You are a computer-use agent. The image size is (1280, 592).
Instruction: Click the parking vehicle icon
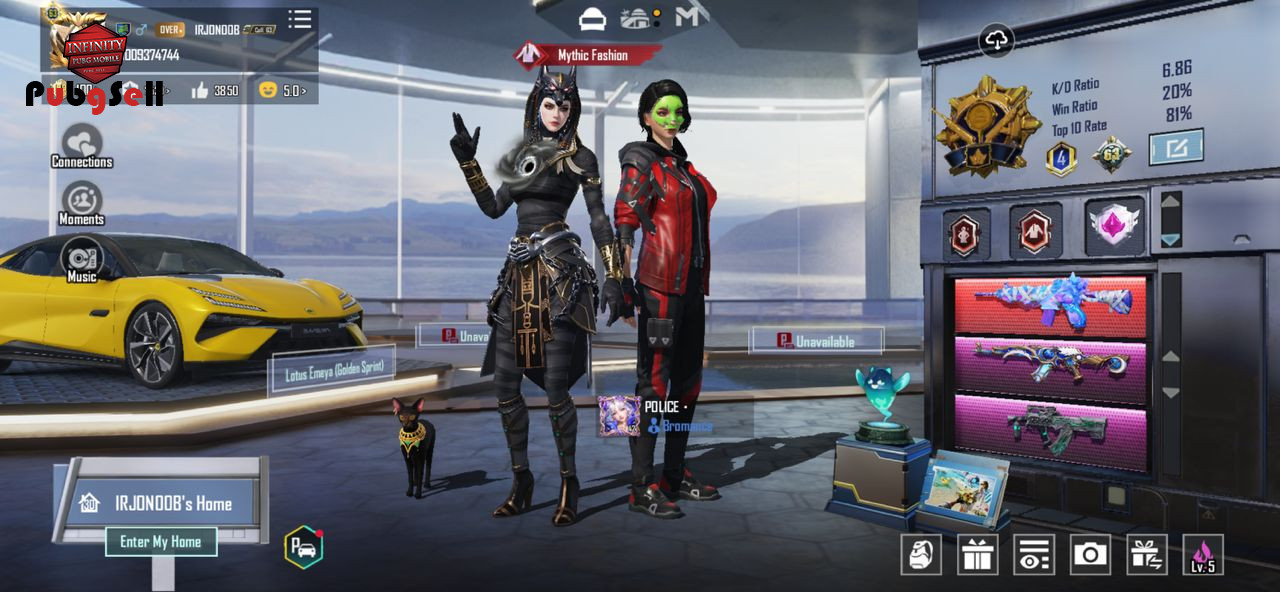click(303, 546)
